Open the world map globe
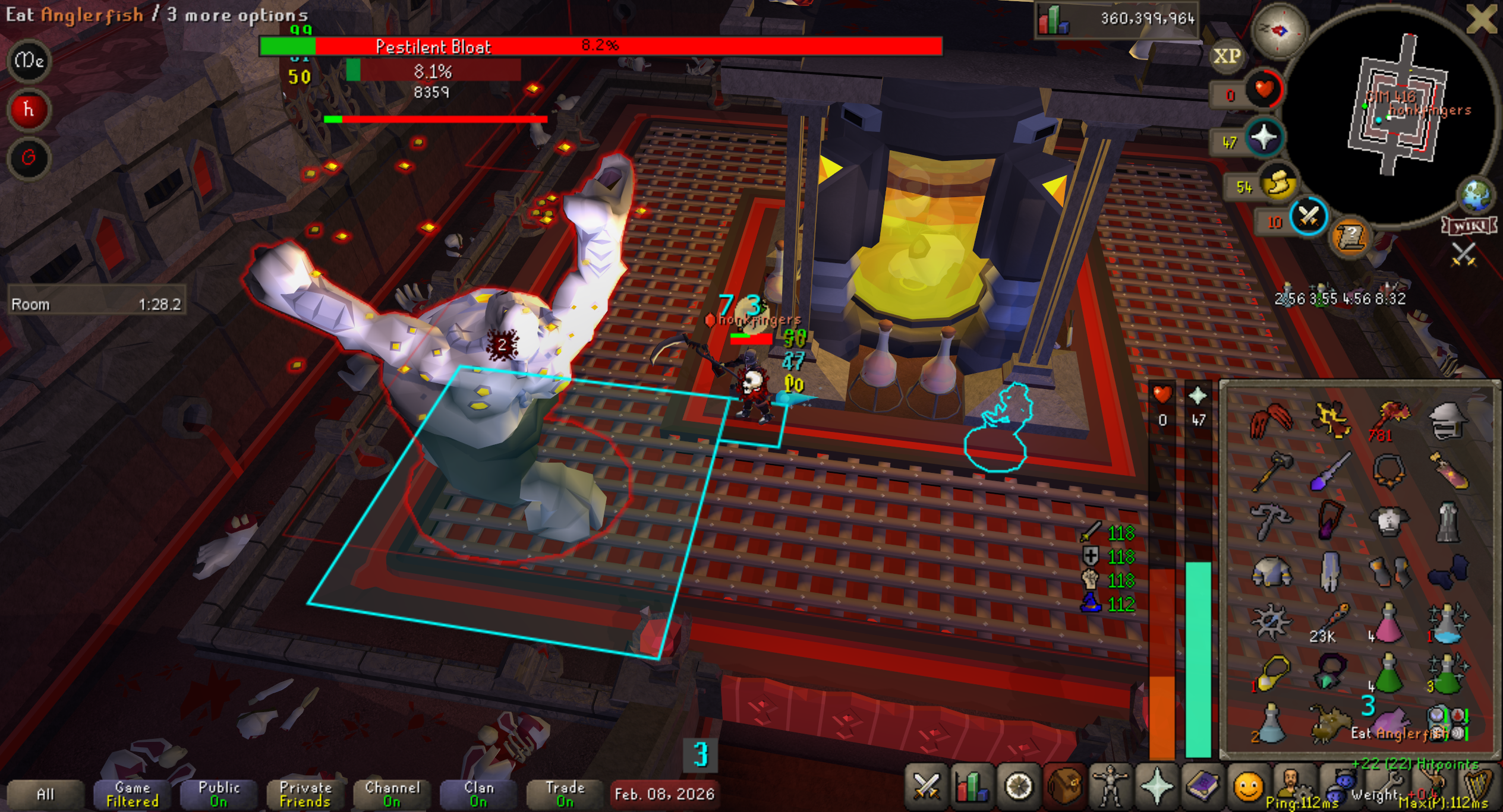The width and height of the screenshot is (1503, 812). 1476,195
